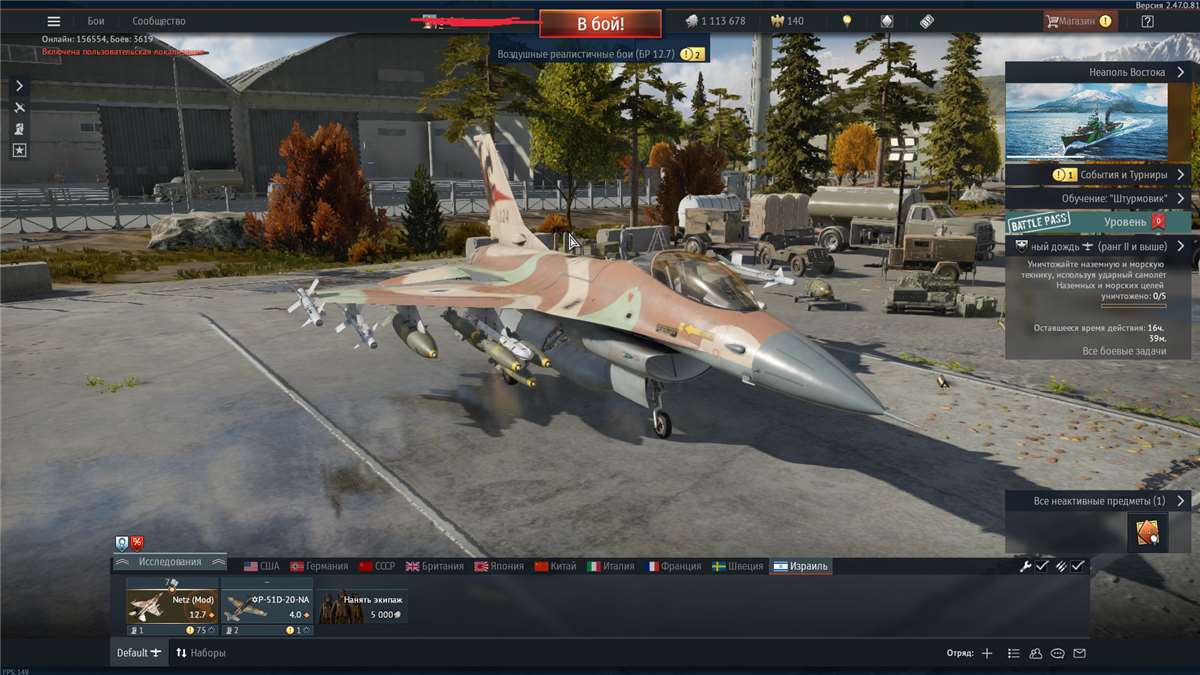Screen dimensions: 1200x675
Task: Open the Сообщество menu
Action: [159, 21]
